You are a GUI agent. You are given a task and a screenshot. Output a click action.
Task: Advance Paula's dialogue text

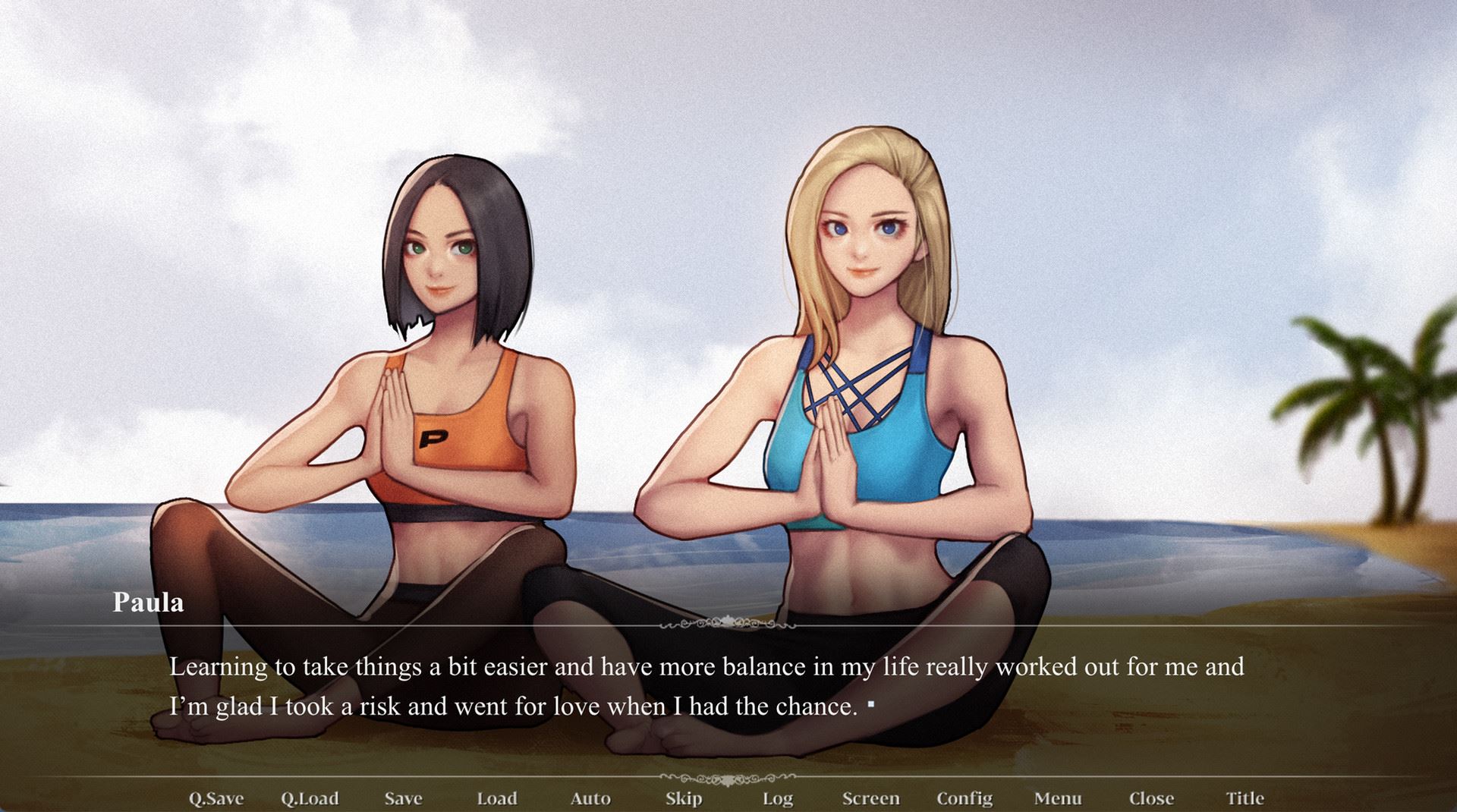click(x=706, y=687)
